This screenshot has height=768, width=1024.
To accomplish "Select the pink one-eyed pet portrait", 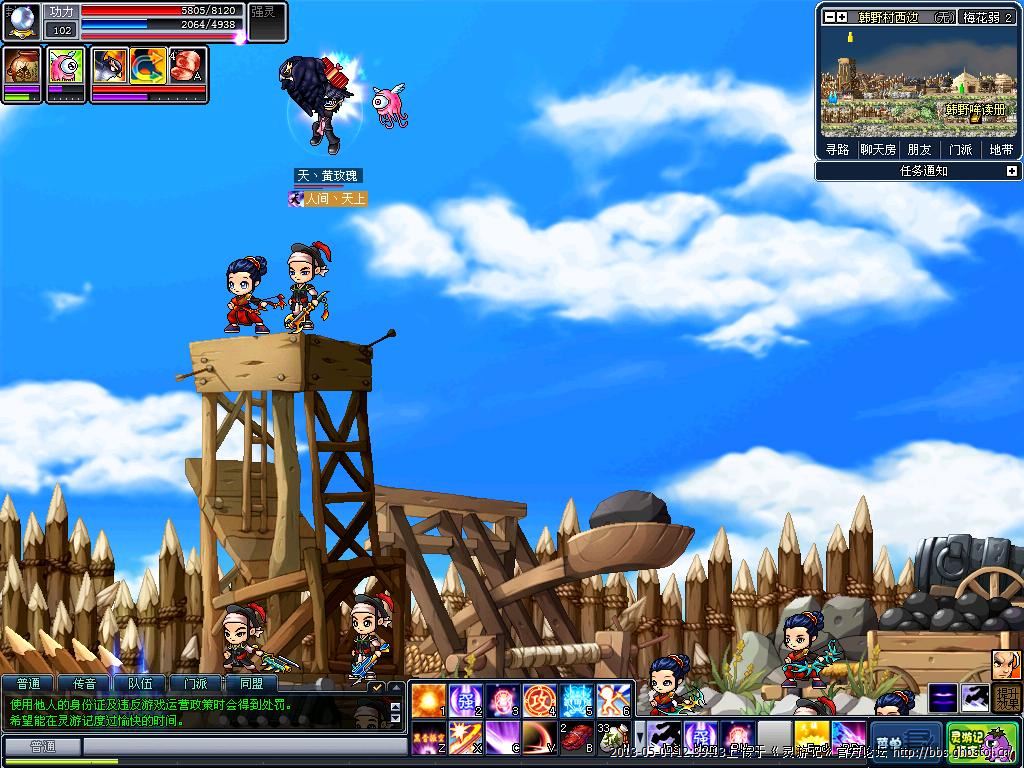I will pyautogui.click(x=66, y=65).
